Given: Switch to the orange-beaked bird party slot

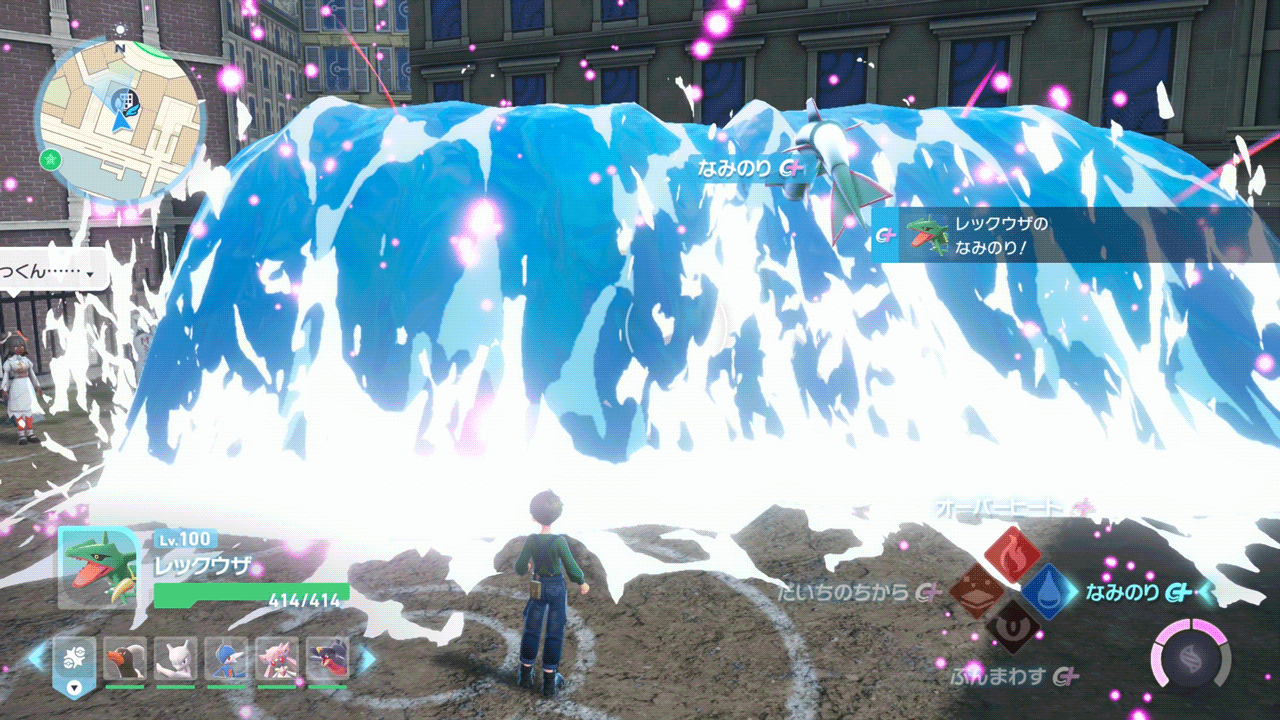Looking at the screenshot, I should 125,659.
